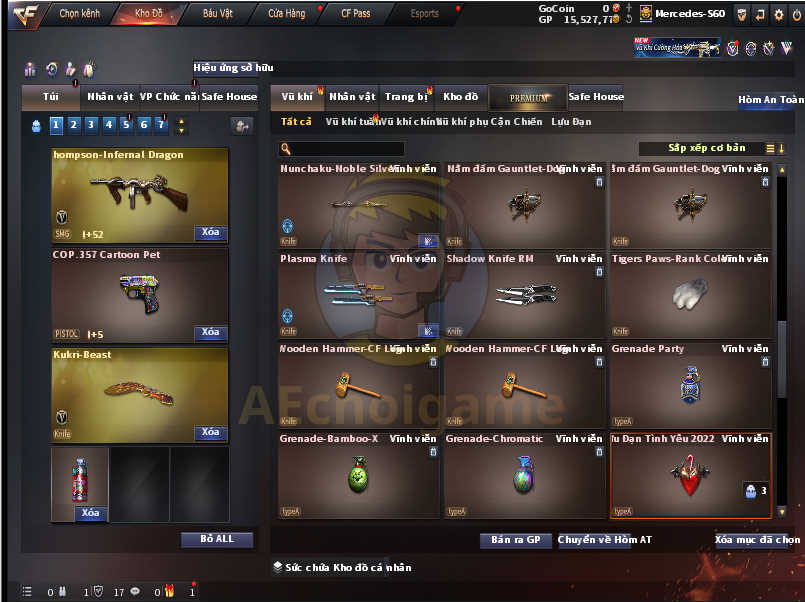This screenshot has height=602, width=805.
Task: Delete the COP.357 Cartoon Pet pistol
Action: (210, 332)
